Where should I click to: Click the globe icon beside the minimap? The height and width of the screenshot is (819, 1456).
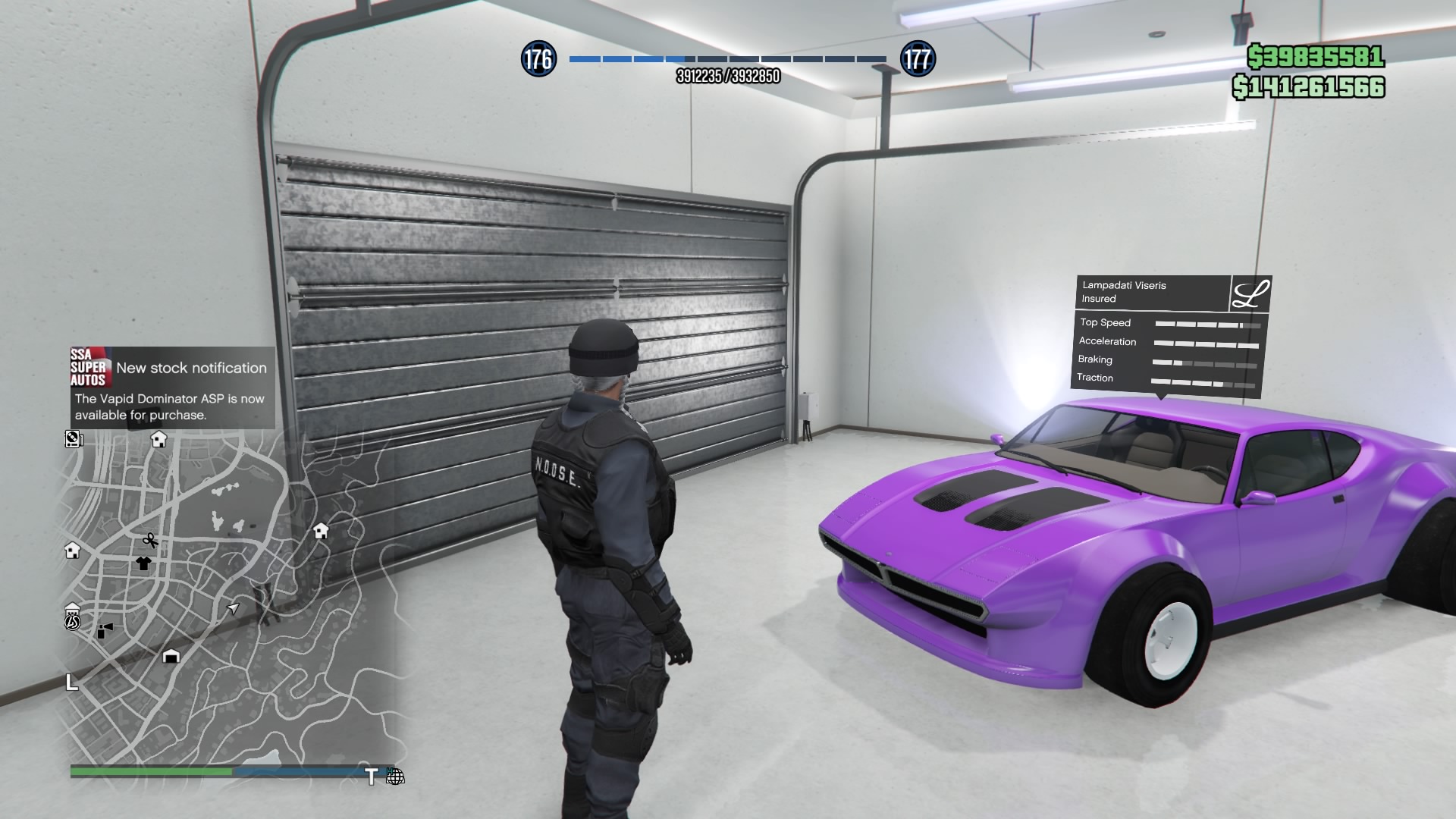395,777
